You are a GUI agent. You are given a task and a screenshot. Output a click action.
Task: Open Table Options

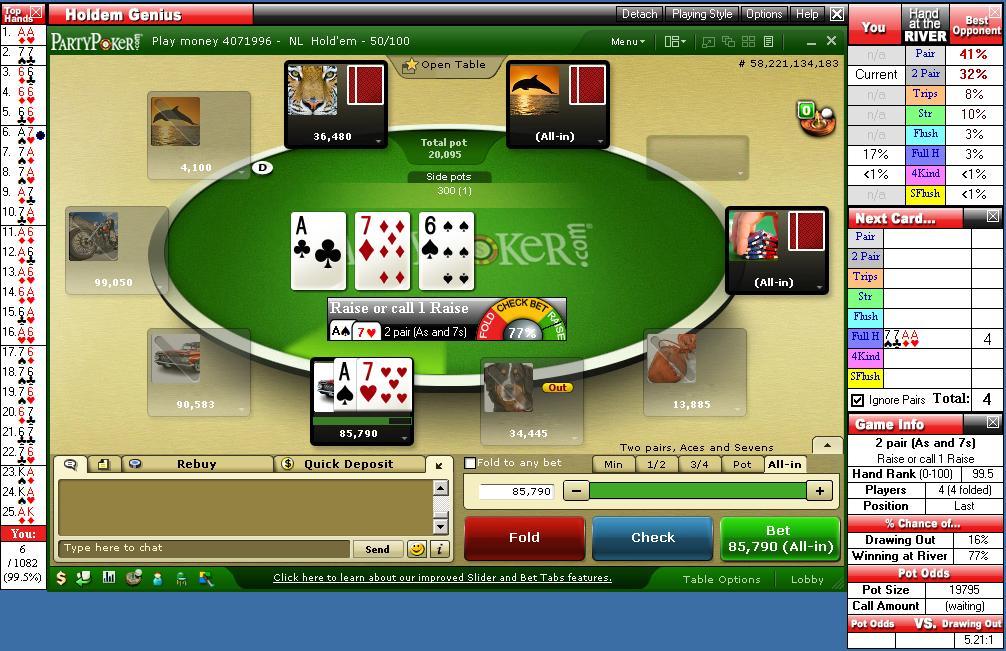point(721,579)
